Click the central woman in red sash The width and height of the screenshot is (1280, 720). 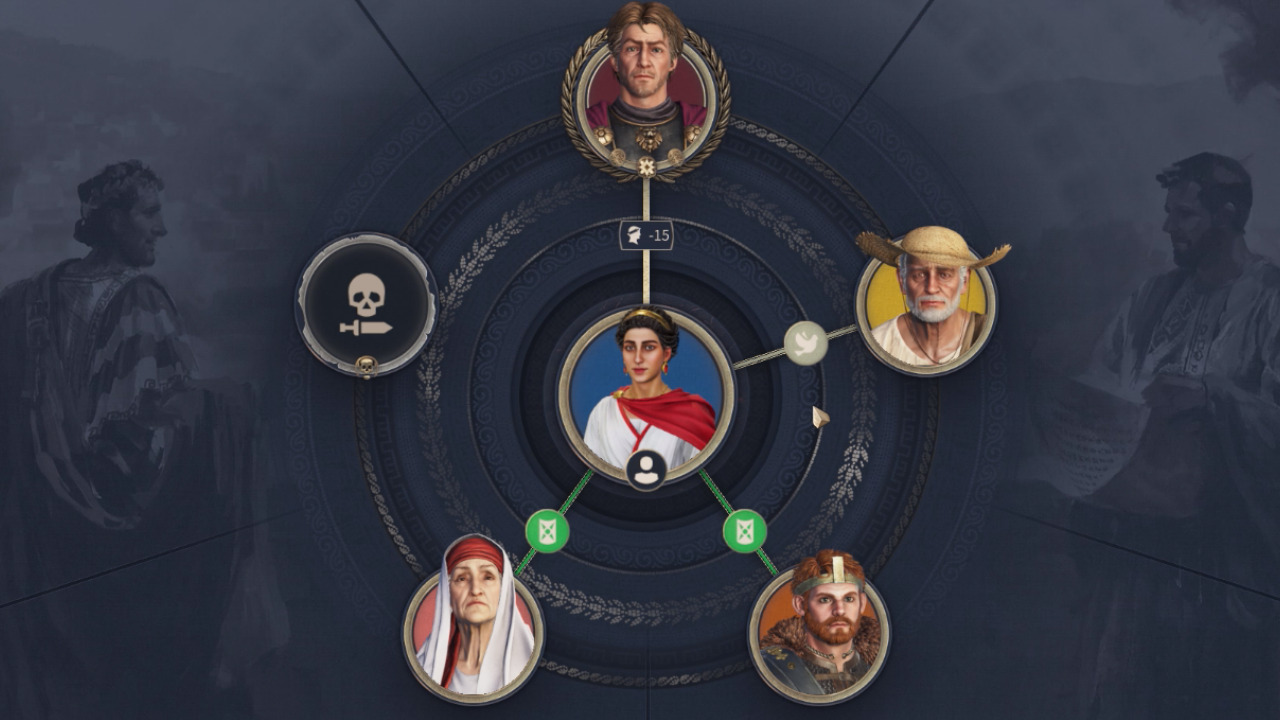pos(646,392)
